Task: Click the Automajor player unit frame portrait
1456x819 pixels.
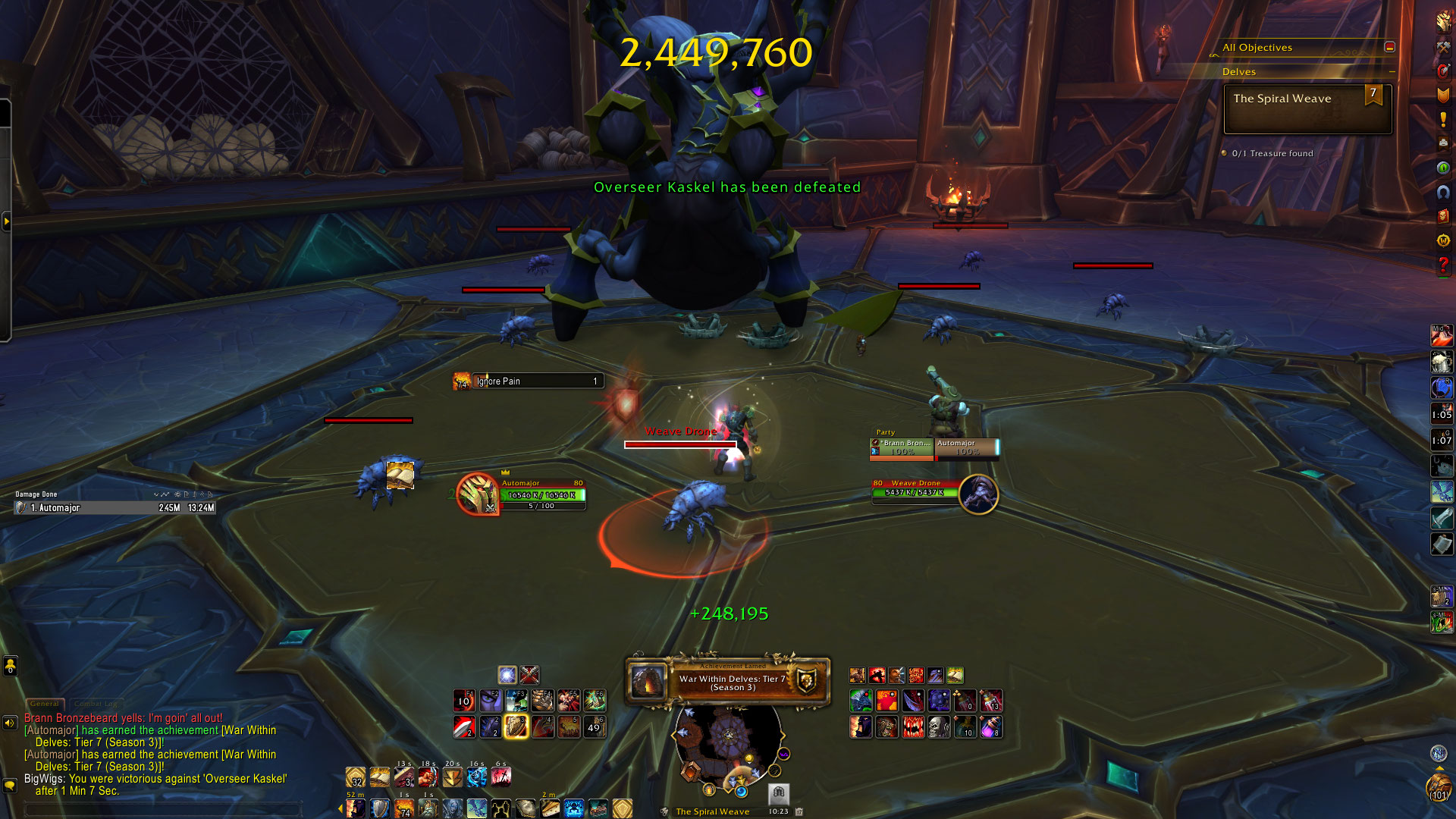Action: (x=478, y=494)
